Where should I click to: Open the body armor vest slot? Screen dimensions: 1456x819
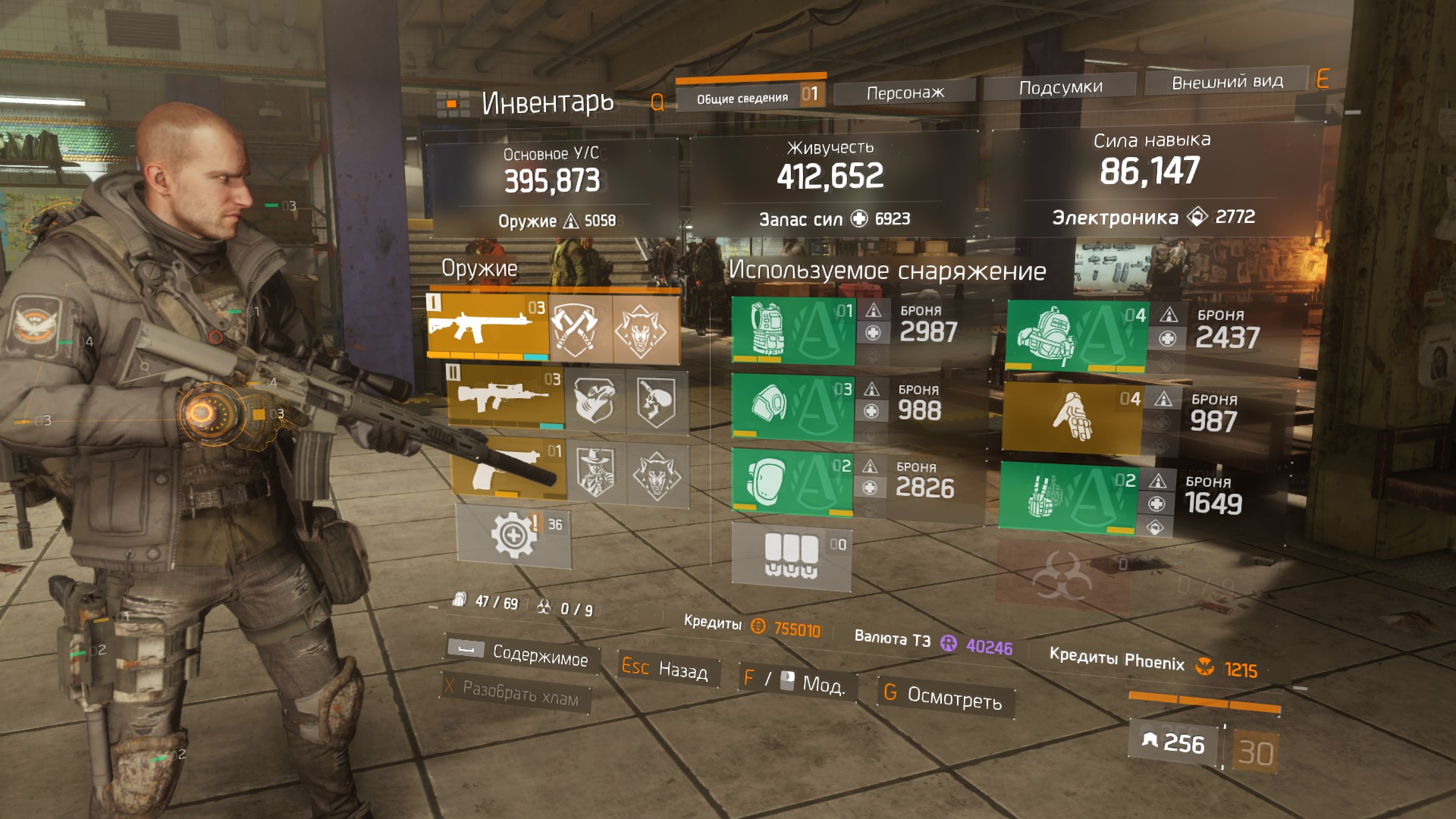[792, 331]
